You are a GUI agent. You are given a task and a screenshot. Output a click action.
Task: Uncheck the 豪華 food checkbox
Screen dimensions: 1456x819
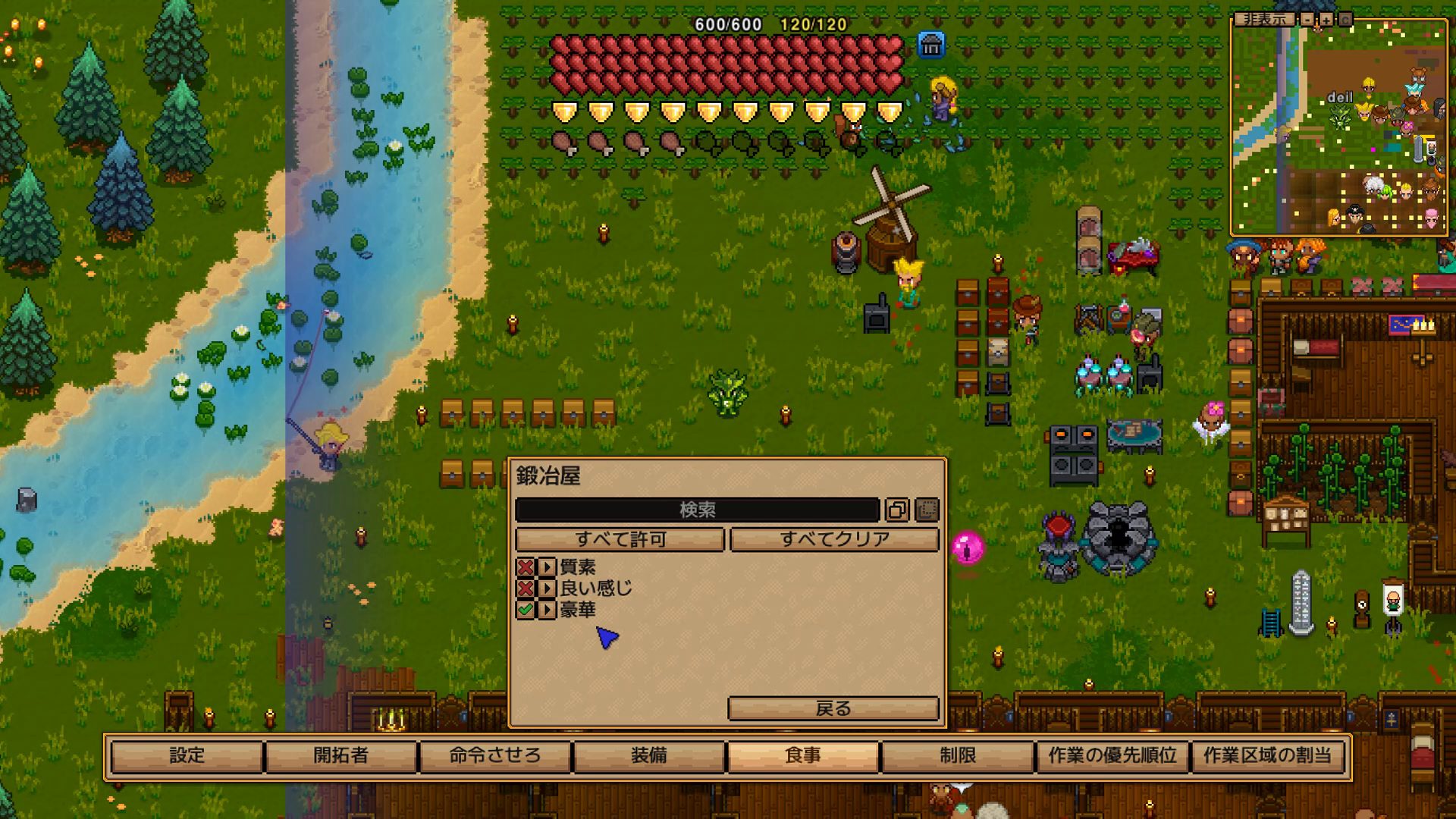525,610
